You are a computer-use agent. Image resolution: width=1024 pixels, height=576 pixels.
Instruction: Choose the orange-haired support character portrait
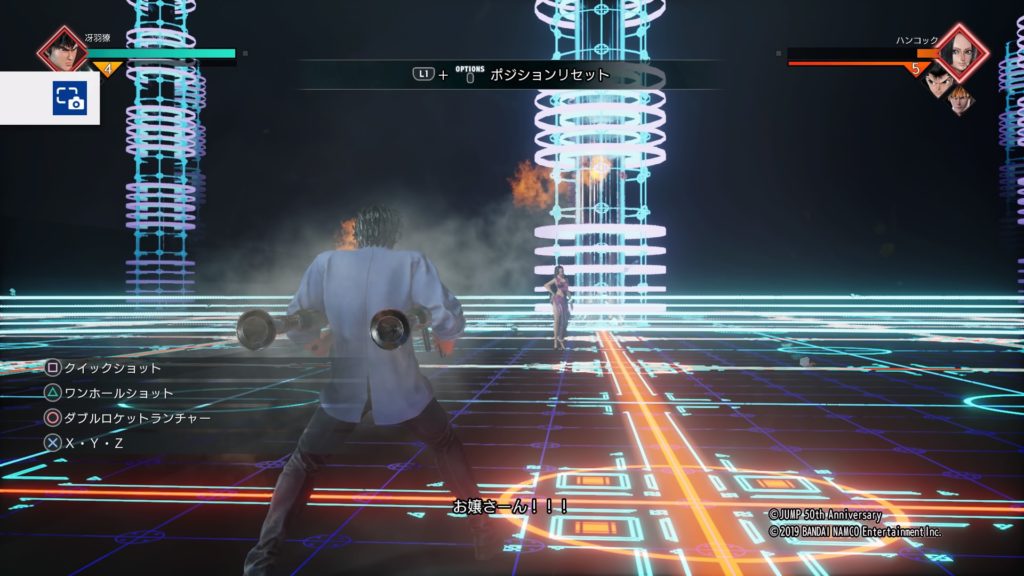(x=960, y=98)
